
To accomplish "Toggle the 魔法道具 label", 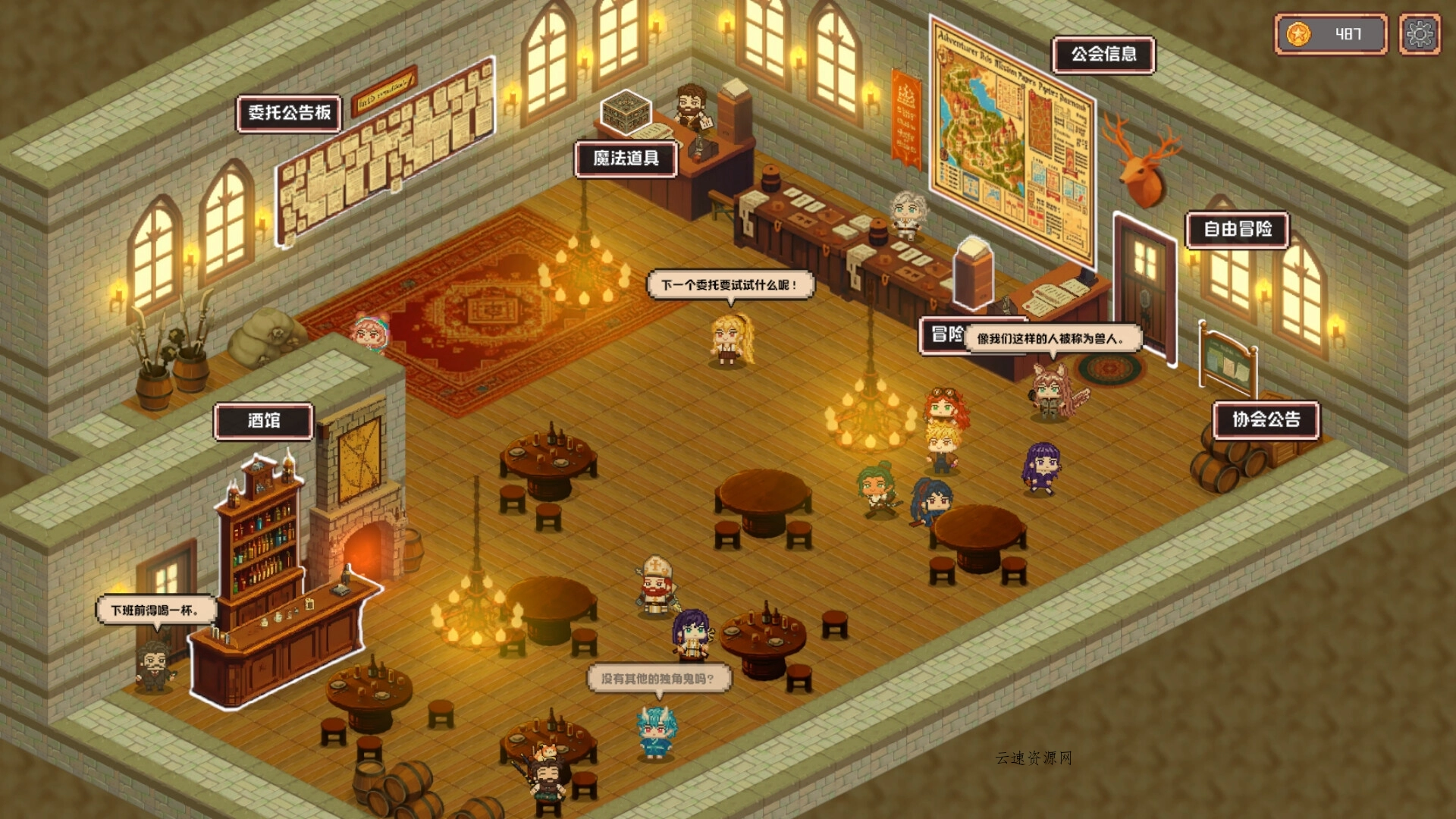I will tap(625, 160).
